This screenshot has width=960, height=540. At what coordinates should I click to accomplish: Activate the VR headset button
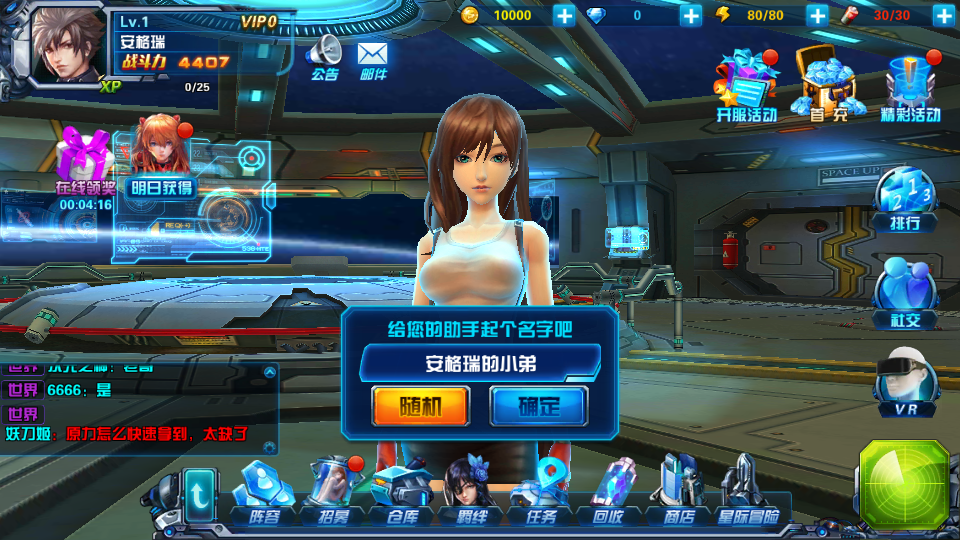click(x=905, y=385)
